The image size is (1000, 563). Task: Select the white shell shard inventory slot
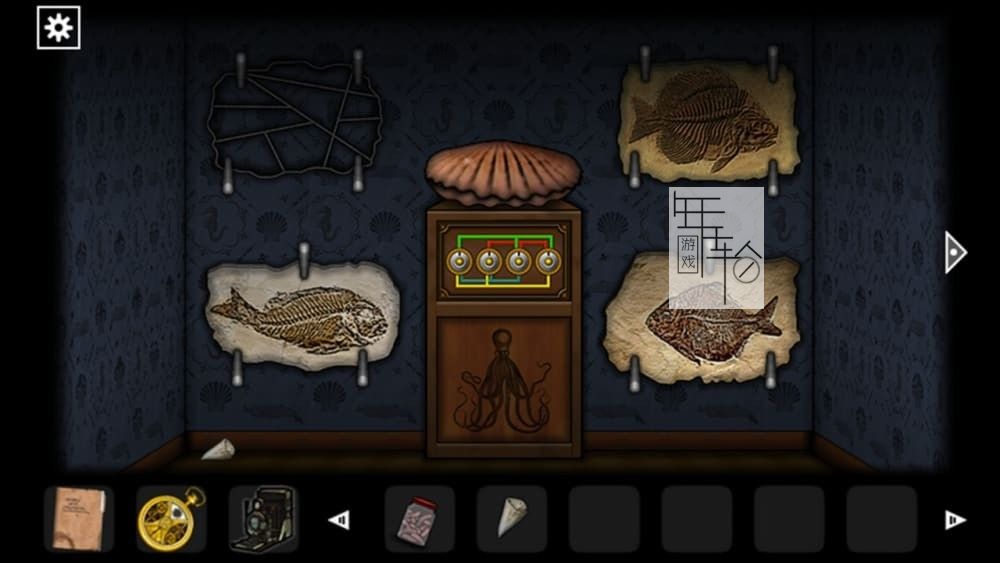pyautogui.click(x=511, y=519)
